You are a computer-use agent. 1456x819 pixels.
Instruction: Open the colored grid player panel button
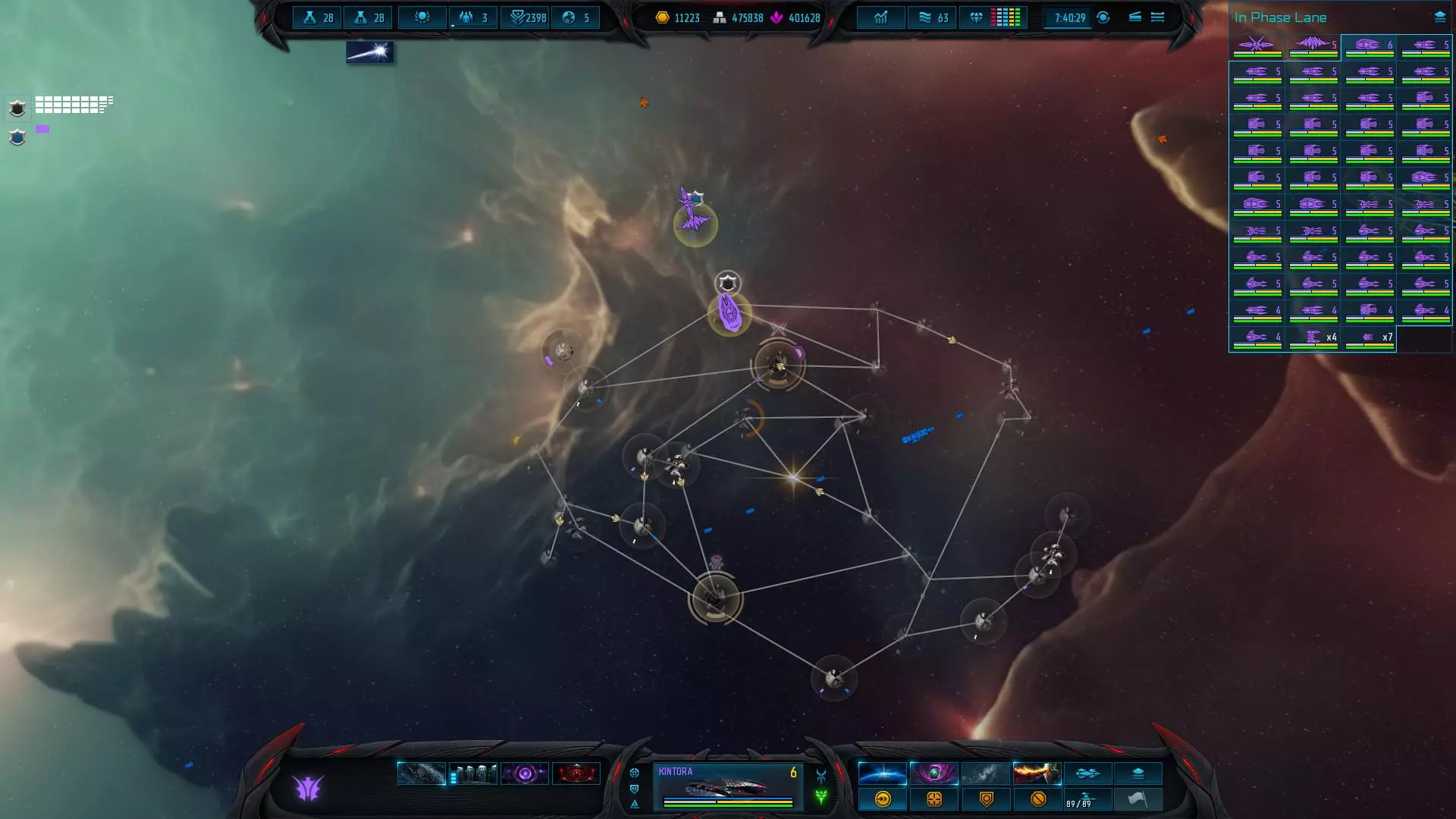[1006, 17]
